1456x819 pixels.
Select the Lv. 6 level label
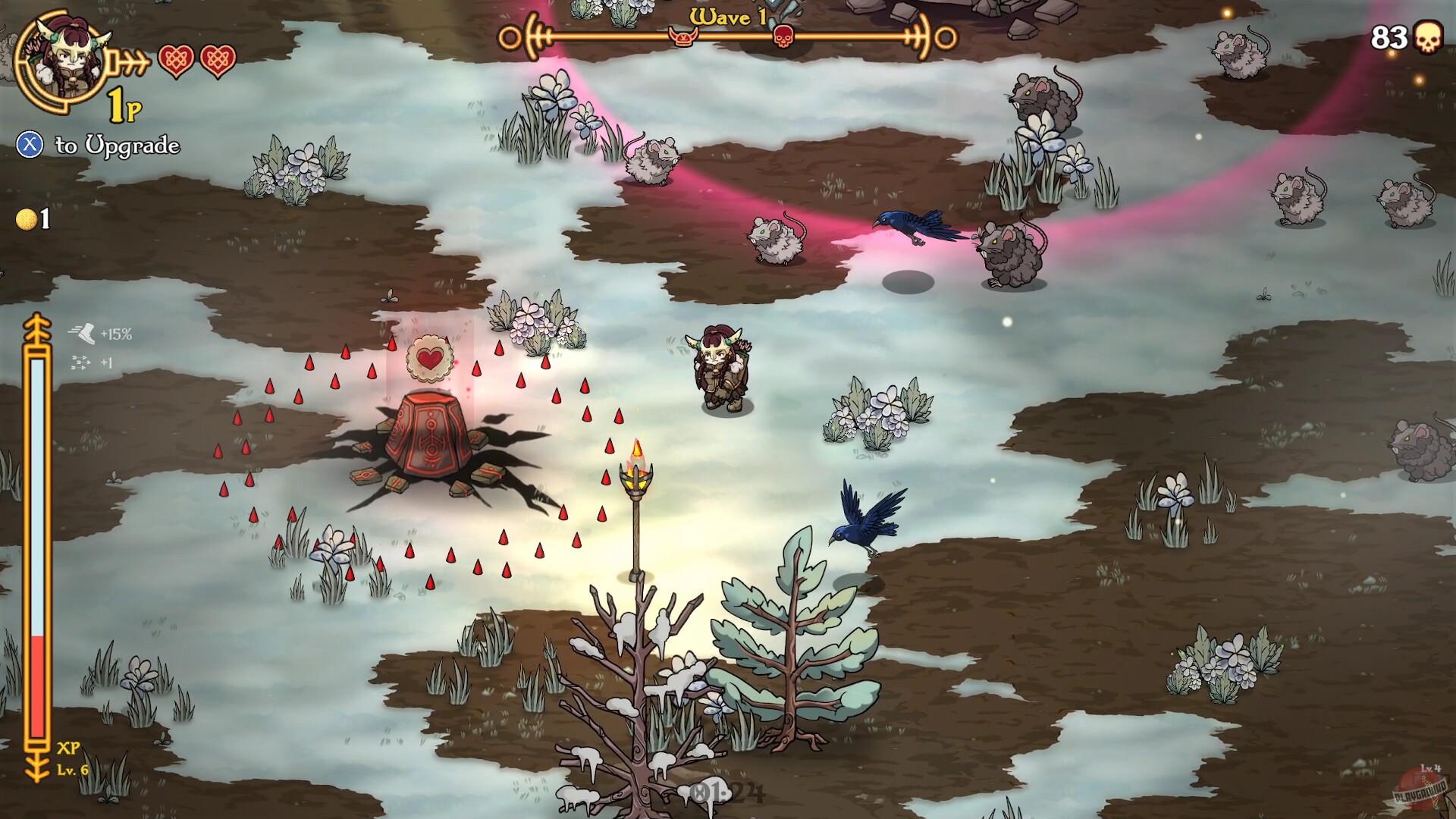tap(74, 770)
